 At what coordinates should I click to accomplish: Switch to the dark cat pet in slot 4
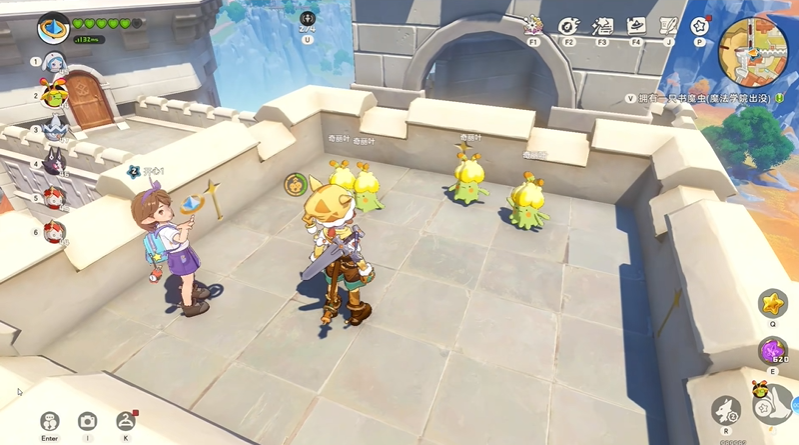[54, 165]
